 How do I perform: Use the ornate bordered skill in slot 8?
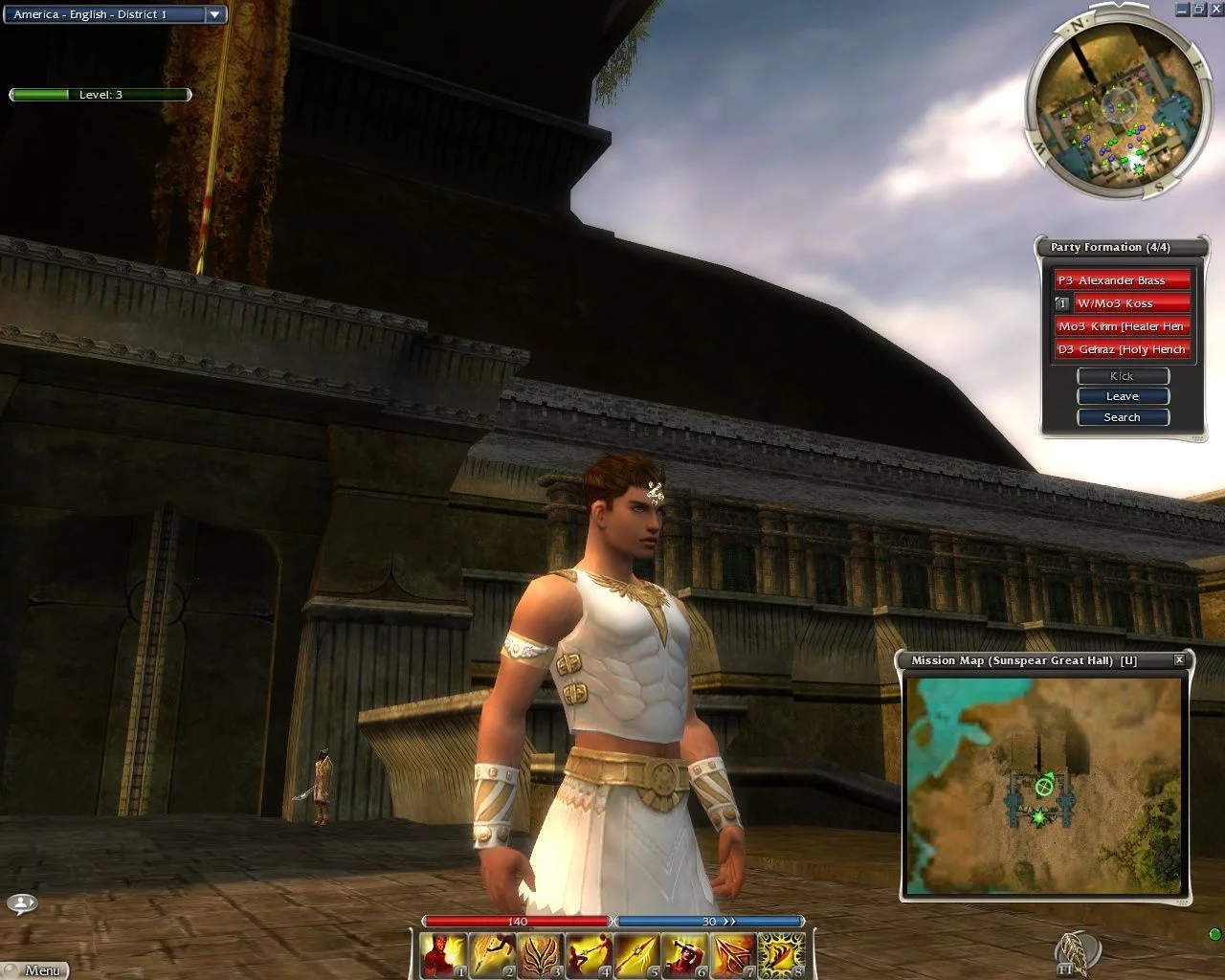(781, 955)
